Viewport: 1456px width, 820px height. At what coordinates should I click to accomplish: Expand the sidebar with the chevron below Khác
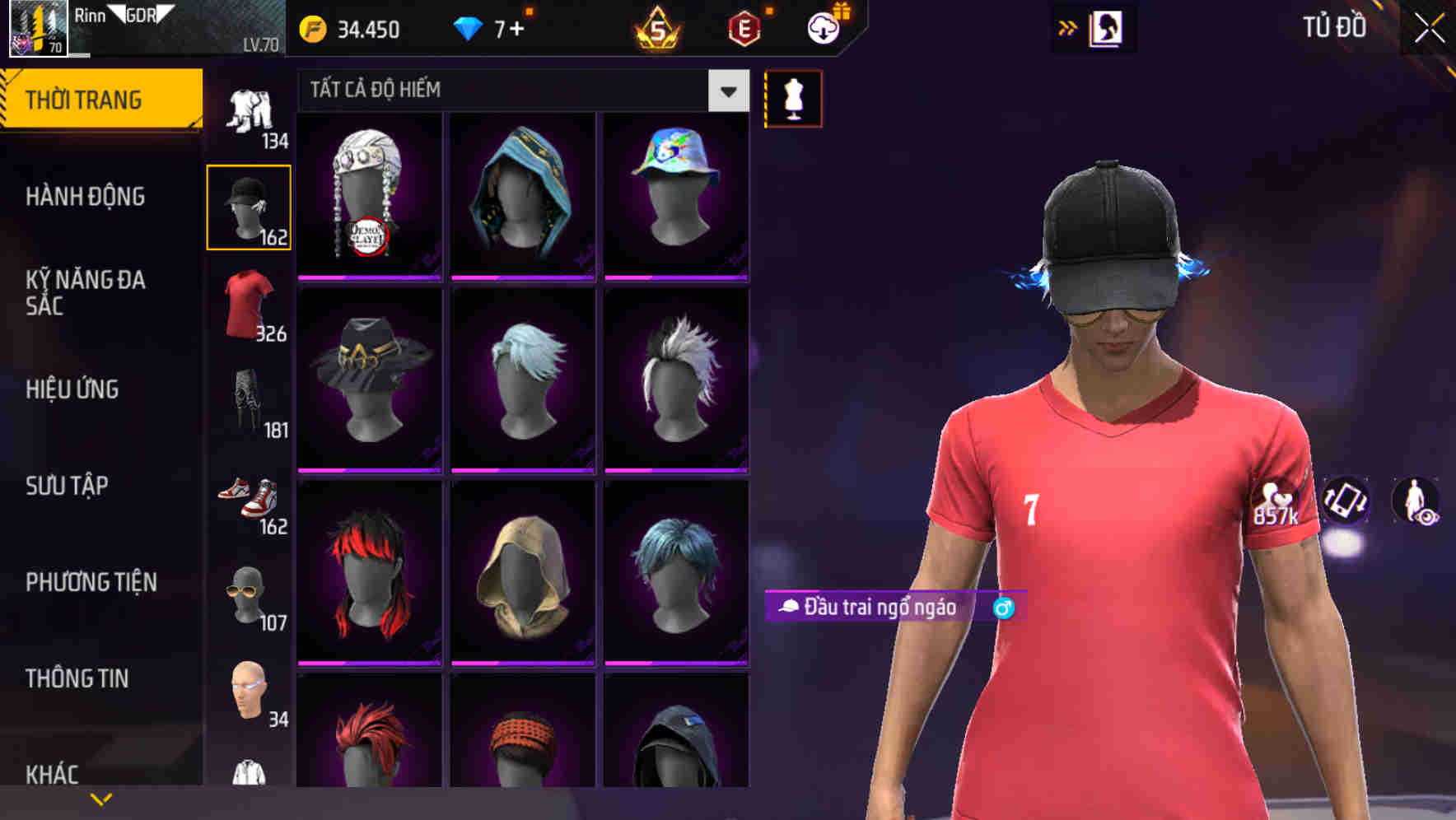tap(100, 799)
